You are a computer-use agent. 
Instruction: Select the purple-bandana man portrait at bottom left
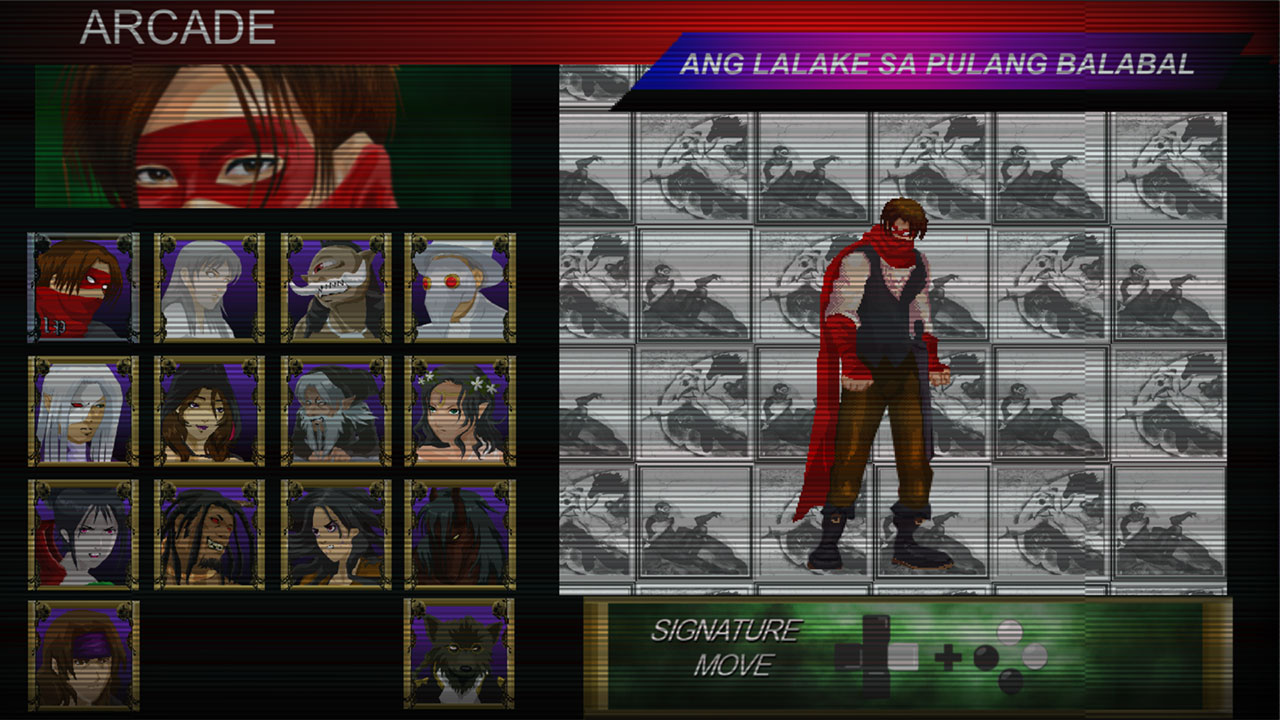click(83, 655)
